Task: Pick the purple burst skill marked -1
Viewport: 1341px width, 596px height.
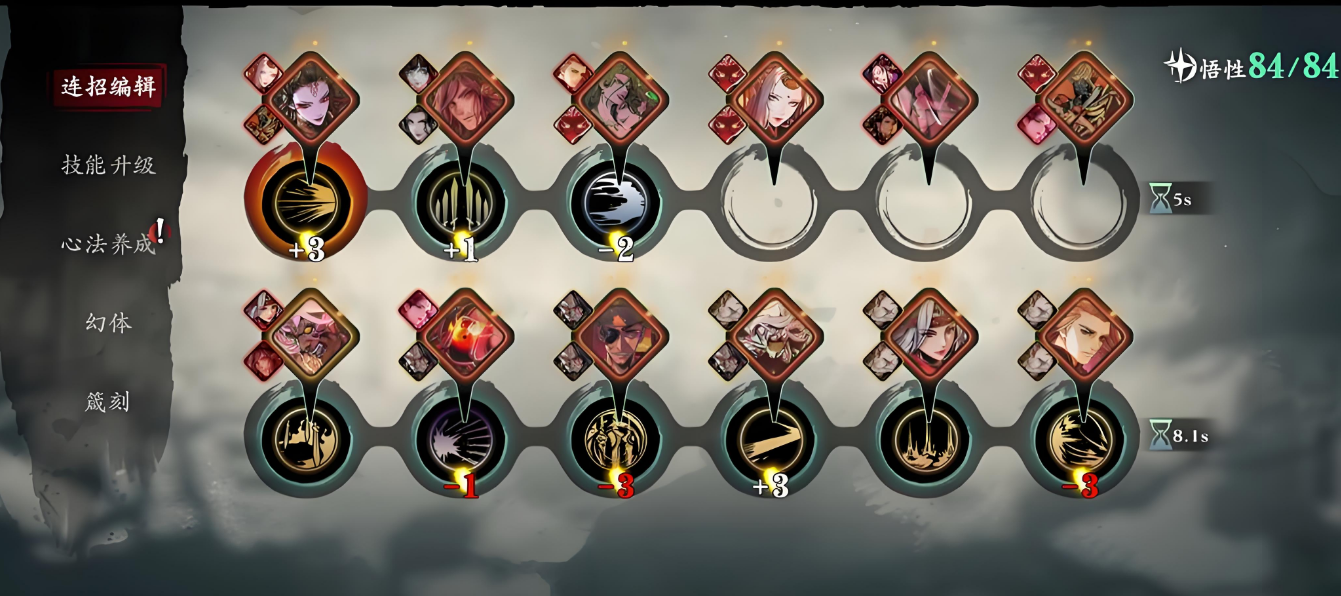Action: coord(461,439)
